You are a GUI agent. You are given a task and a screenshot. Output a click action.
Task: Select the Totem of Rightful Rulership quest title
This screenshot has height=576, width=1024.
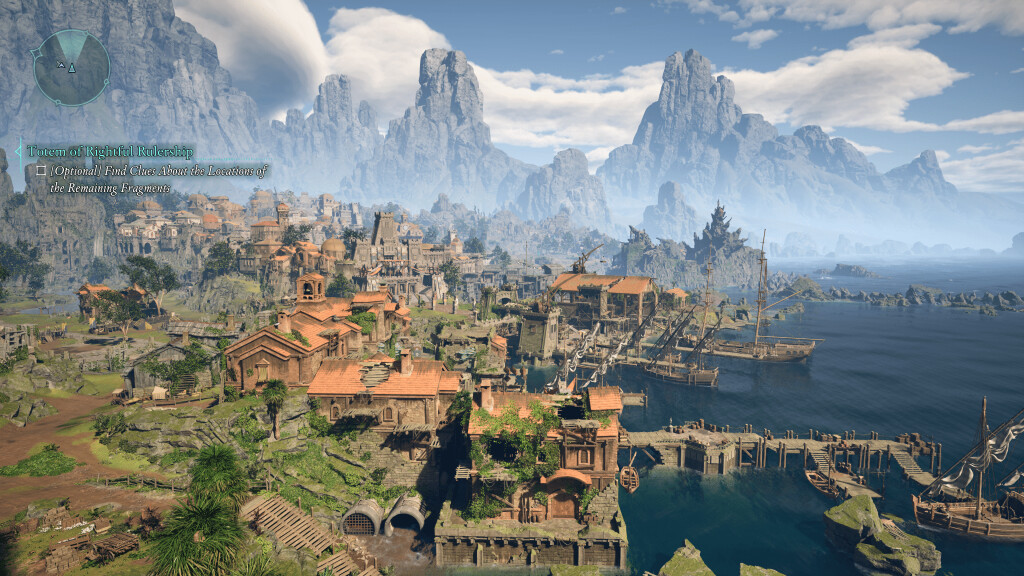(x=110, y=151)
